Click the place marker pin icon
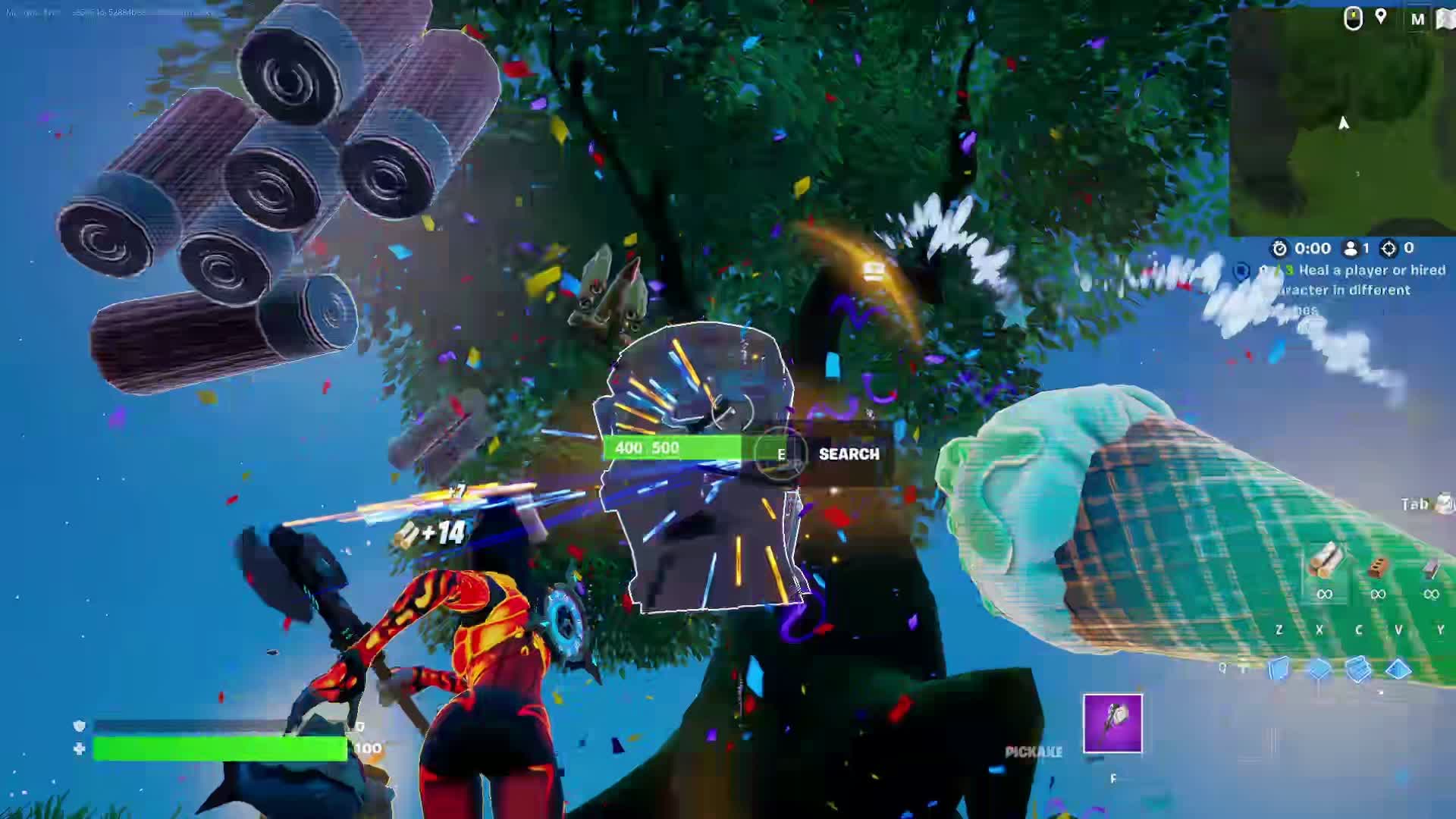This screenshot has width=1456, height=819. (1379, 17)
